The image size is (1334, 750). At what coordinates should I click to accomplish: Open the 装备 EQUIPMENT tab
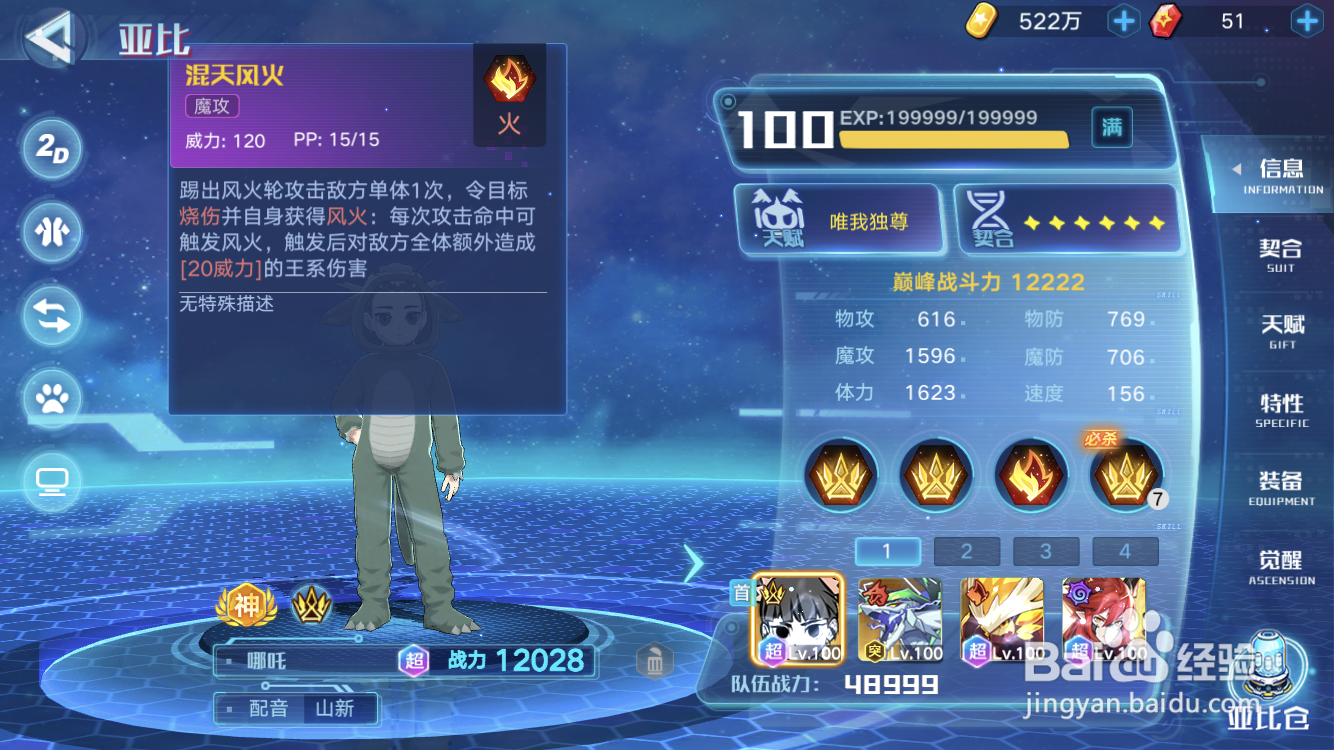click(1280, 487)
